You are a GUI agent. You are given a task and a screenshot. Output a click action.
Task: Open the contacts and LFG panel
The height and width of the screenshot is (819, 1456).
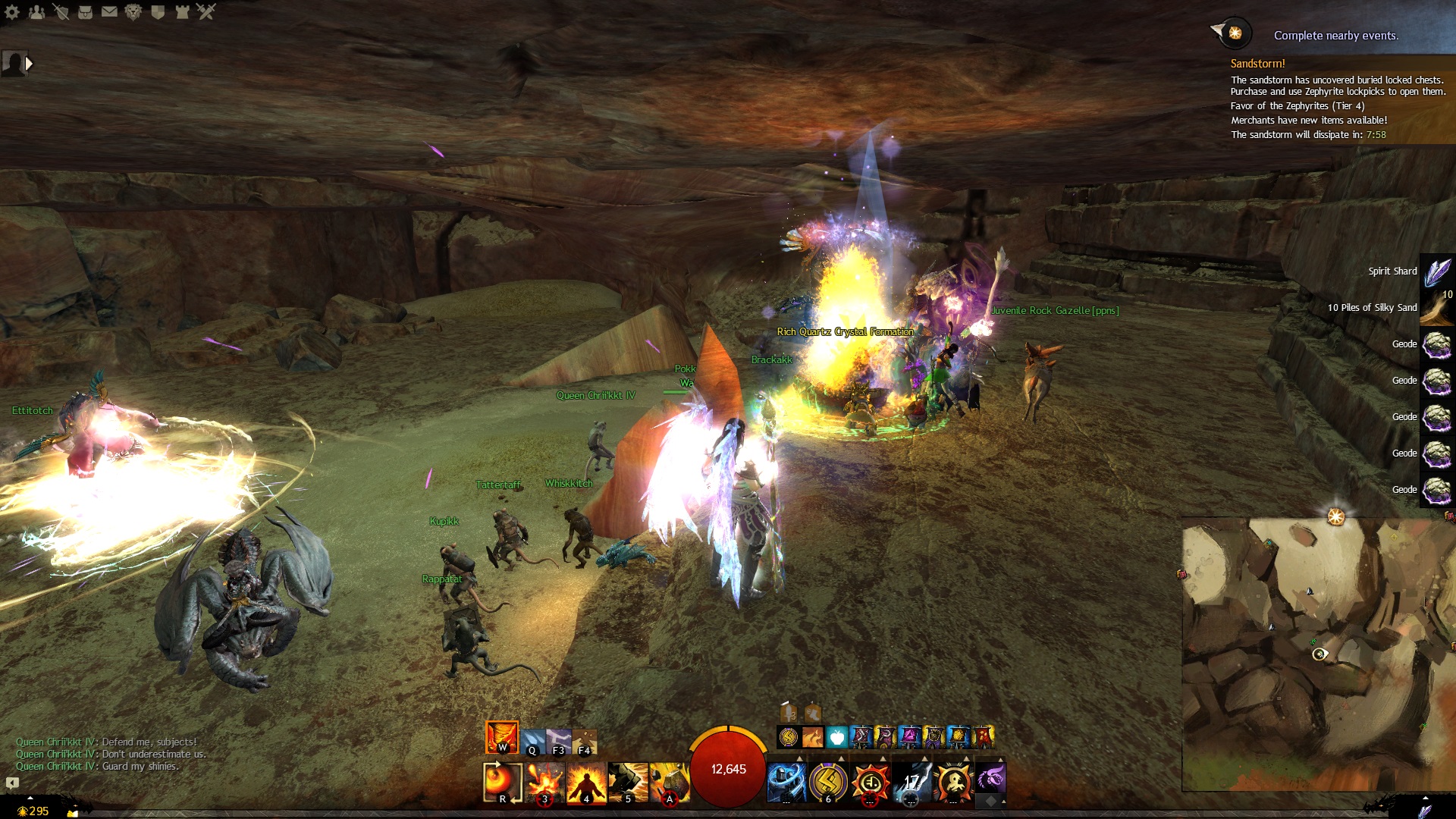pyautogui.click(x=36, y=11)
